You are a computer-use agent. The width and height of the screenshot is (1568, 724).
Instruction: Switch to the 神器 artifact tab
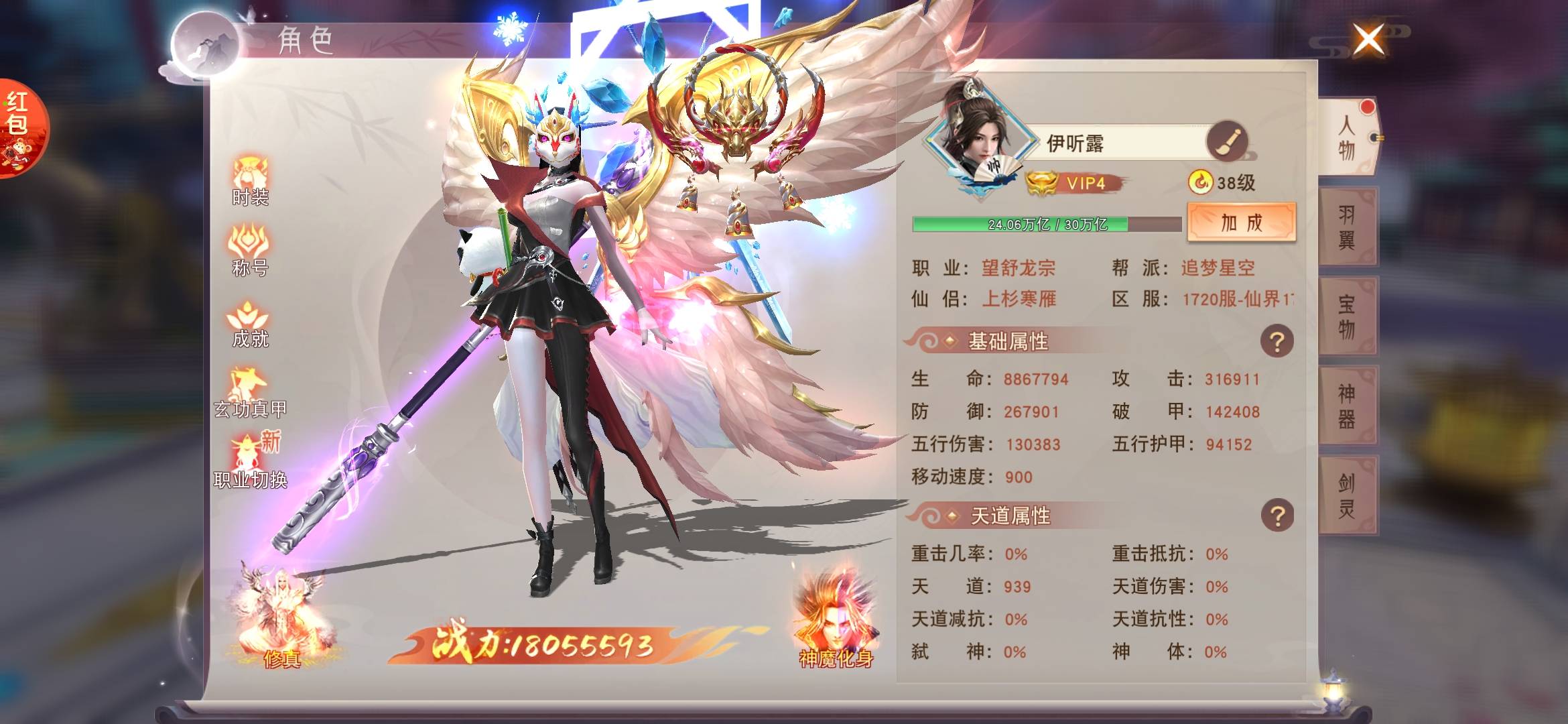pos(1347,406)
